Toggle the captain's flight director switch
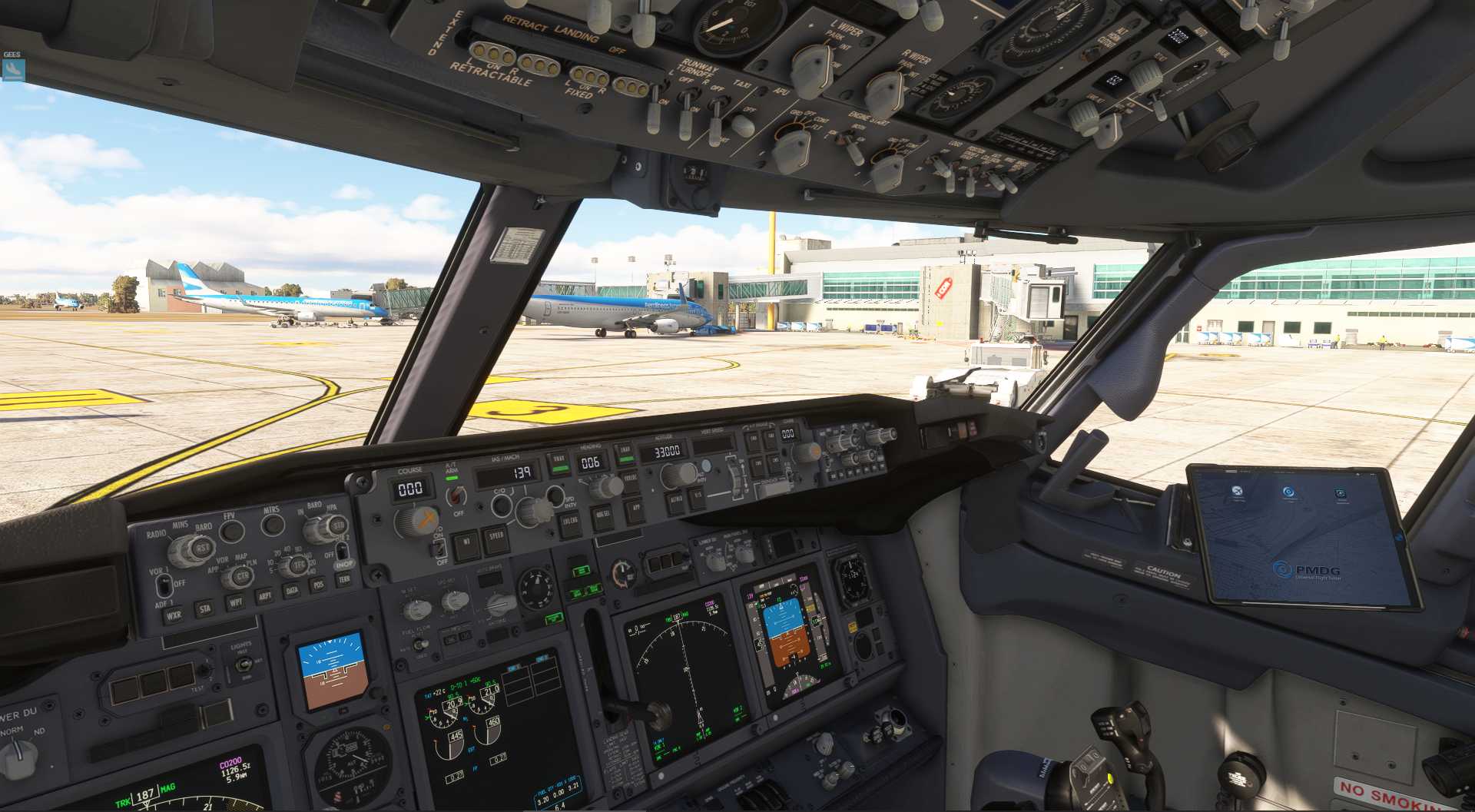Image resolution: width=1475 pixels, height=812 pixels. pyautogui.click(x=439, y=548)
